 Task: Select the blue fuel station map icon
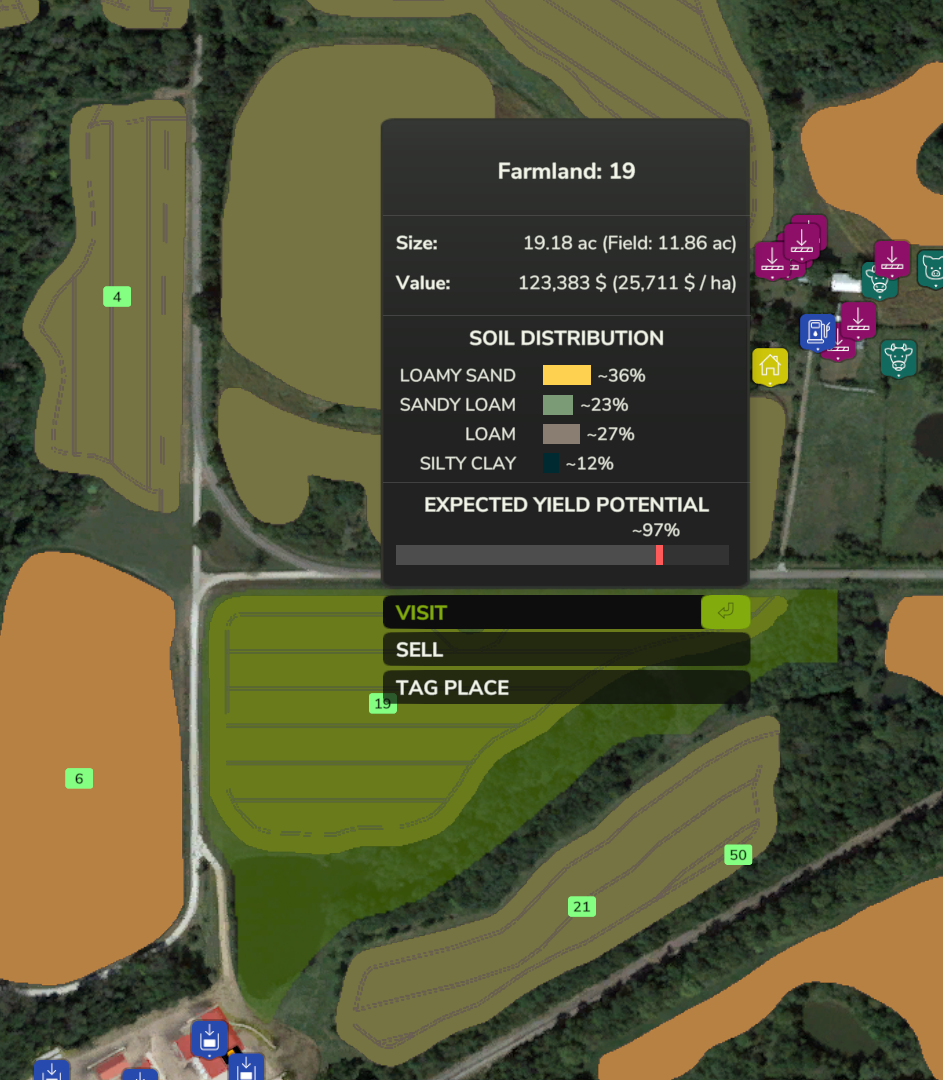(x=816, y=331)
